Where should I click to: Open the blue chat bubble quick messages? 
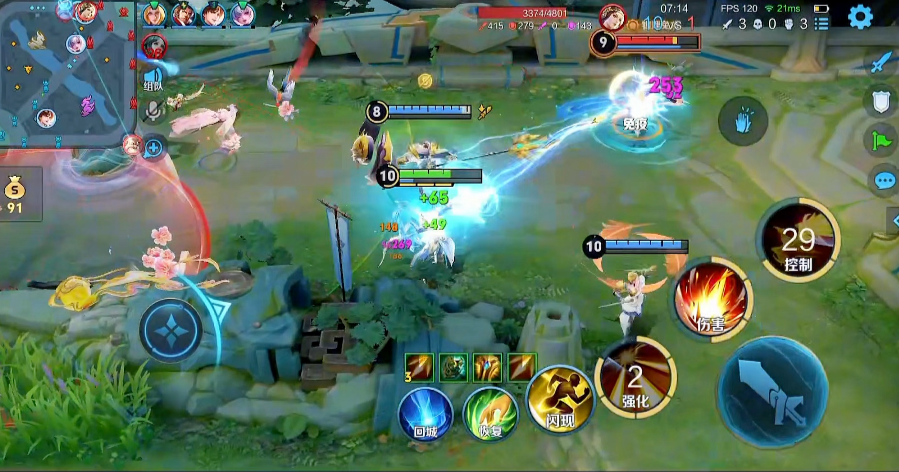coord(884,181)
